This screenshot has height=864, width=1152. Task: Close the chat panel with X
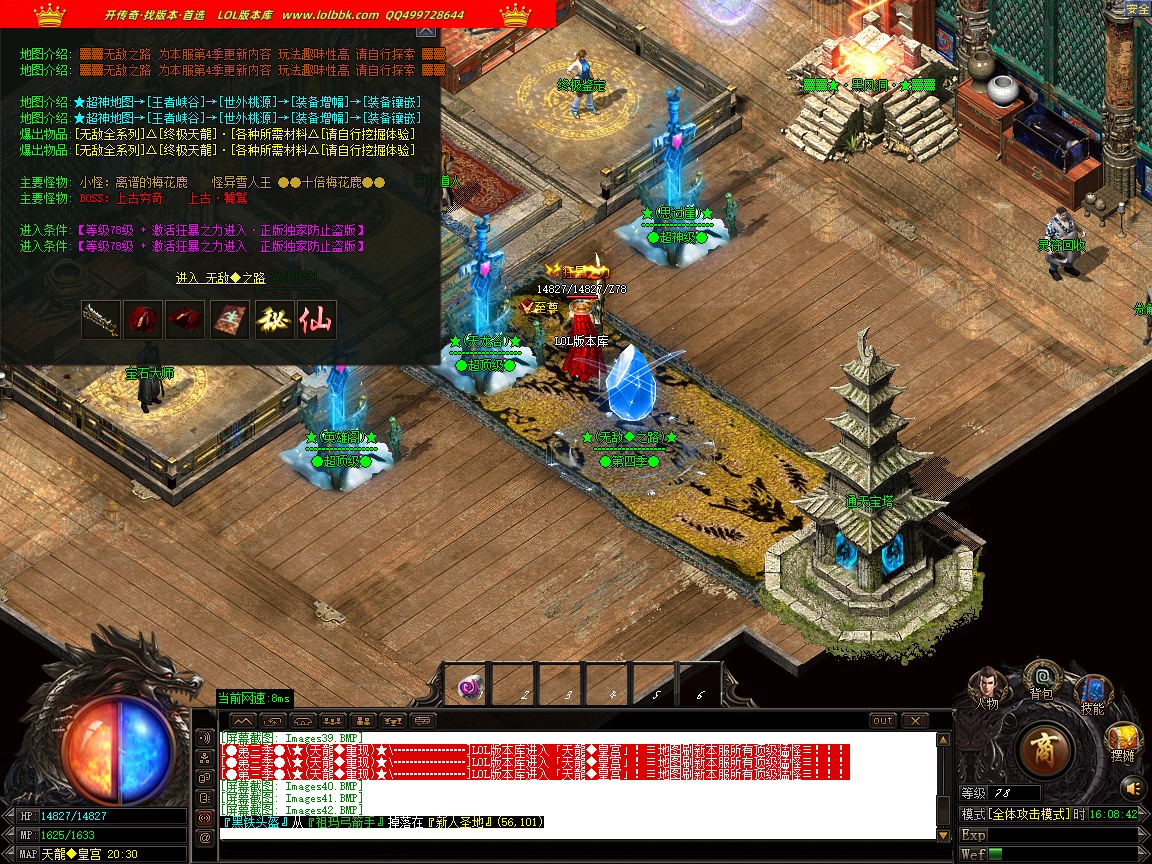[914, 720]
